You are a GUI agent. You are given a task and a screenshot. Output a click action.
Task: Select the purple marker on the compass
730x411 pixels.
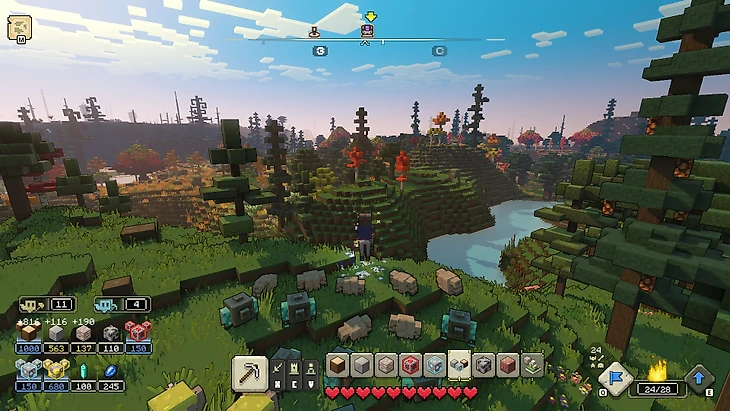[367, 32]
